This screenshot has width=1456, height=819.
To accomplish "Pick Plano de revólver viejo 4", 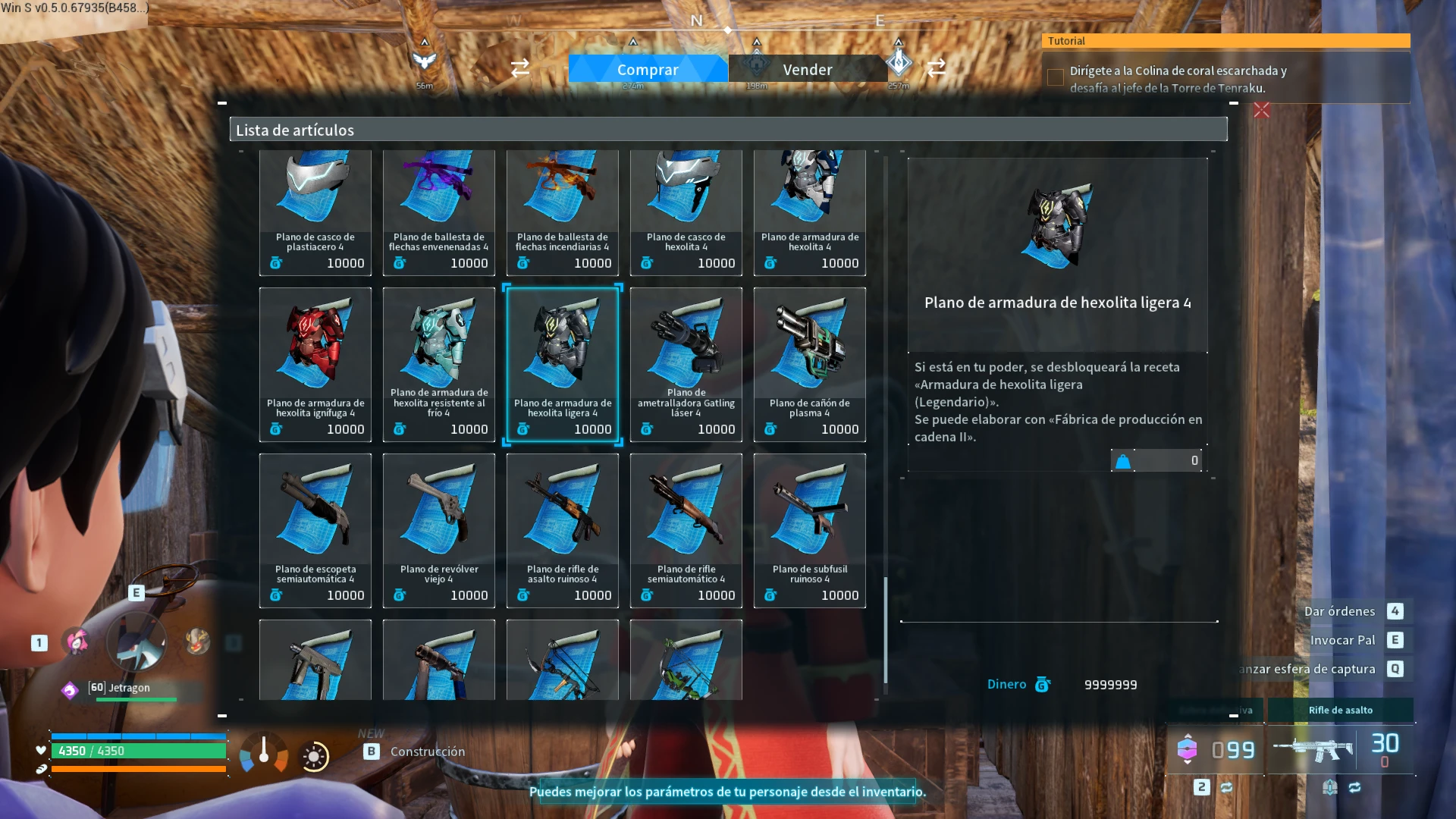I will tap(439, 530).
